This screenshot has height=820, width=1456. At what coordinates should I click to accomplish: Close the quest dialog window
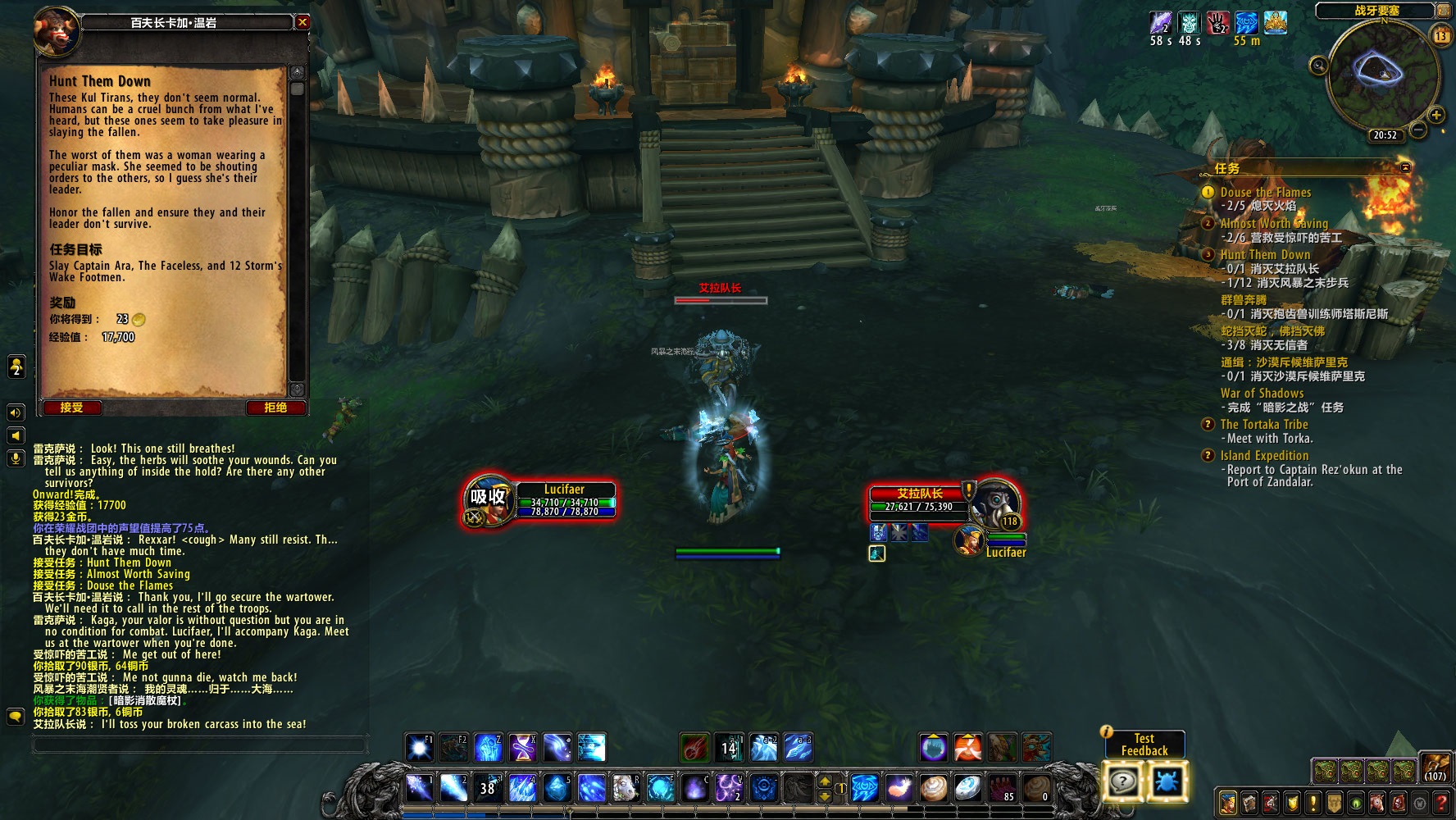[303, 22]
